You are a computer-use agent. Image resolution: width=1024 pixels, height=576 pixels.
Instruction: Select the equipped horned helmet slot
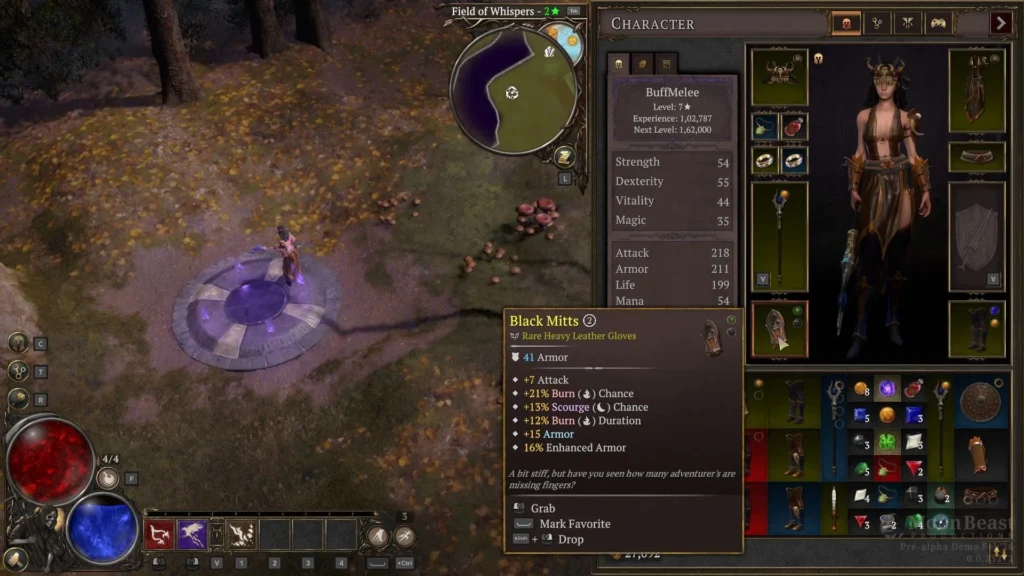779,76
